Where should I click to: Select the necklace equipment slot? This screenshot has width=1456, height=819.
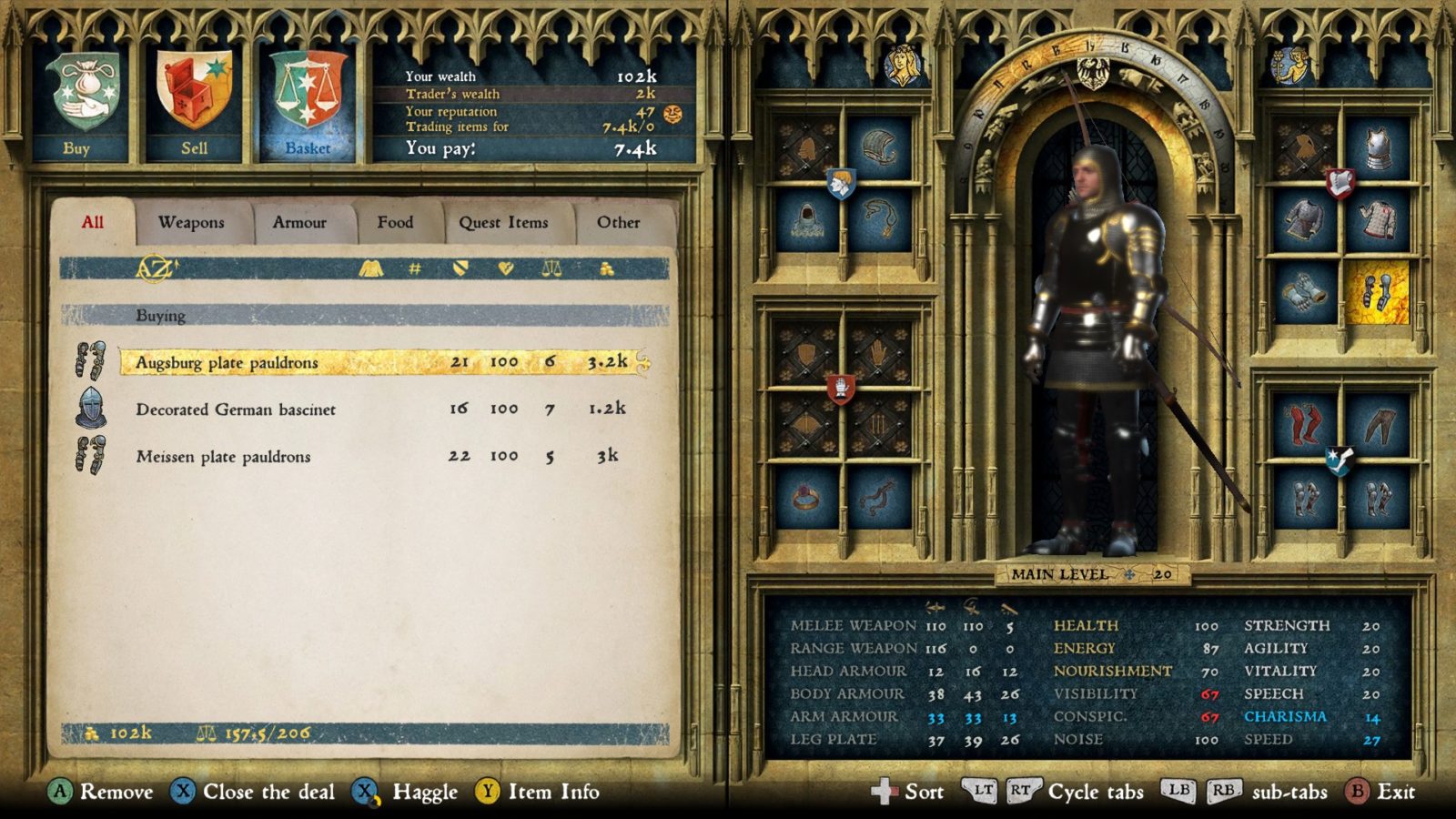tap(880, 221)
